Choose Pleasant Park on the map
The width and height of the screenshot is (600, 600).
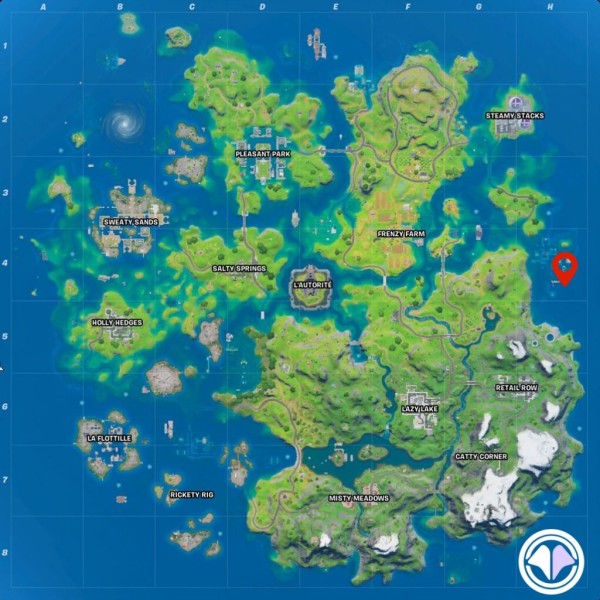(261, 155)
